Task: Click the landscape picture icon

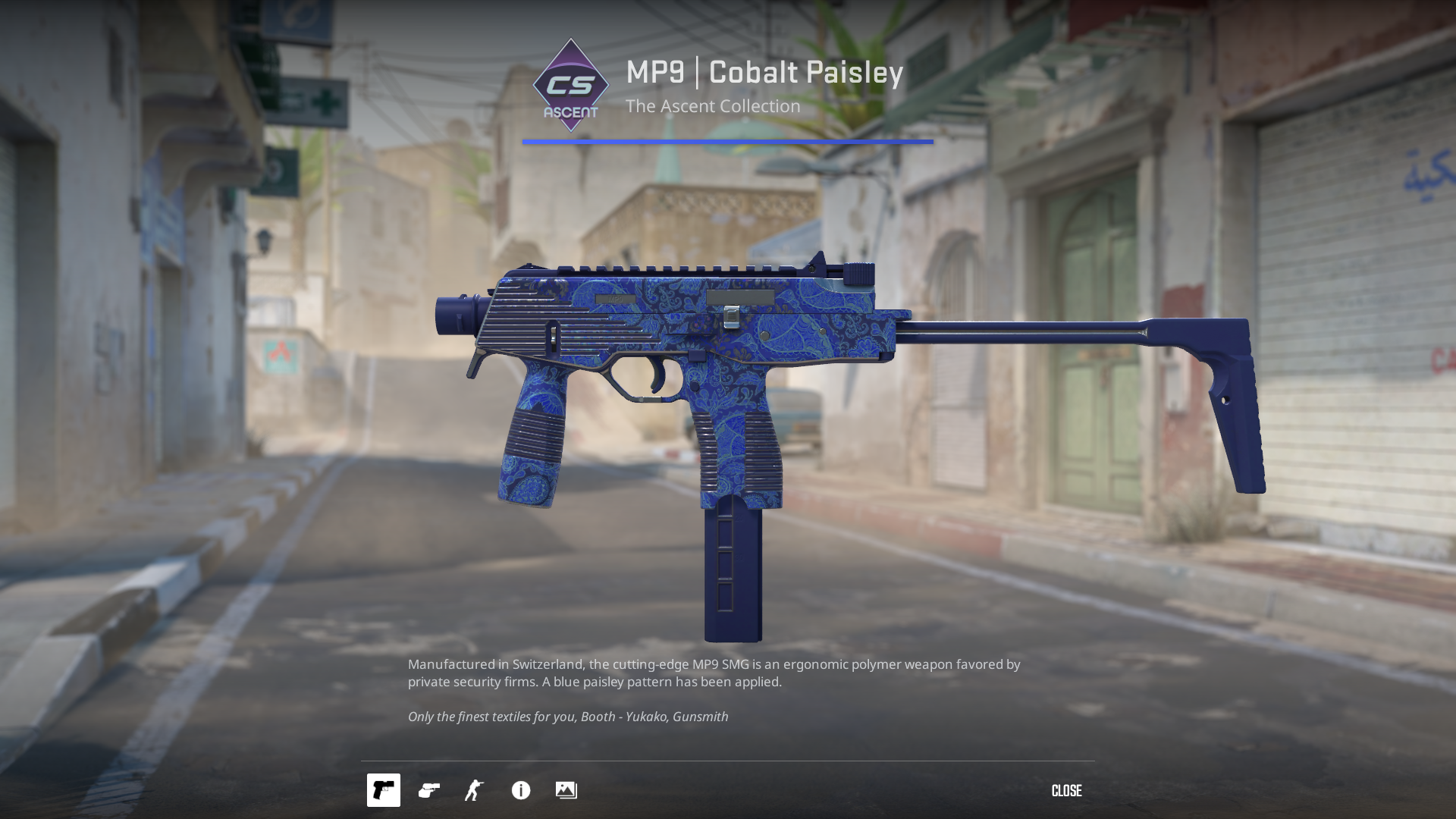Action: point(566,790)
